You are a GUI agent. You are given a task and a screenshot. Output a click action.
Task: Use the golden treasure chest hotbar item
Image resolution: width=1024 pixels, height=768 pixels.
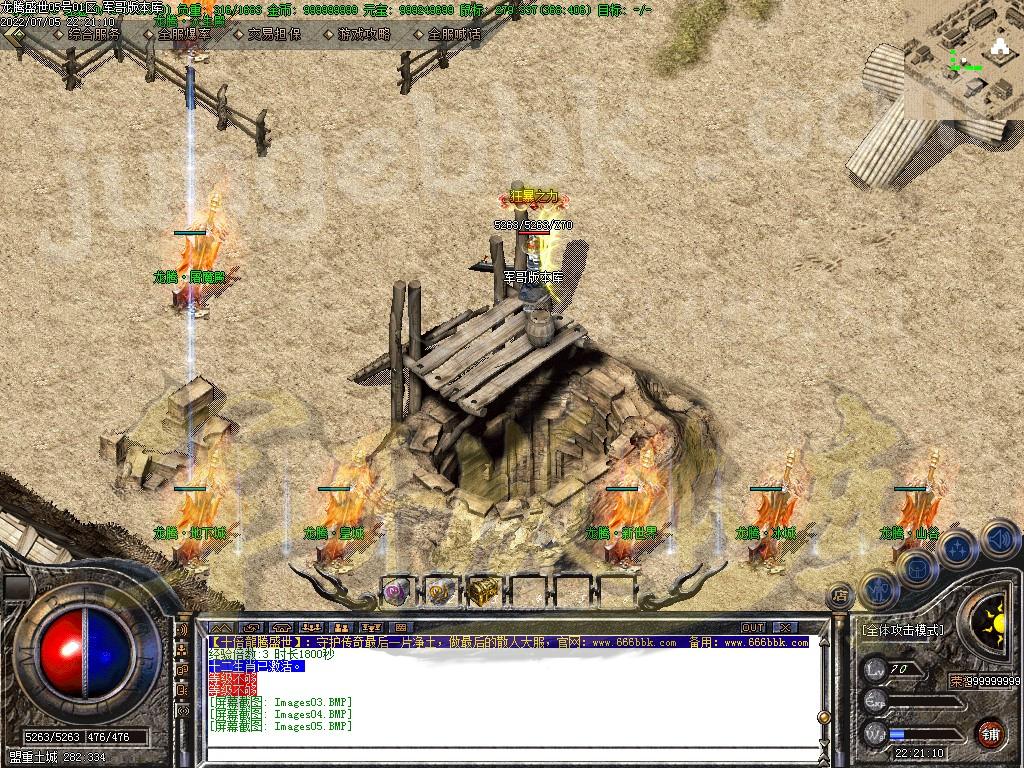[x=484, y=592]
